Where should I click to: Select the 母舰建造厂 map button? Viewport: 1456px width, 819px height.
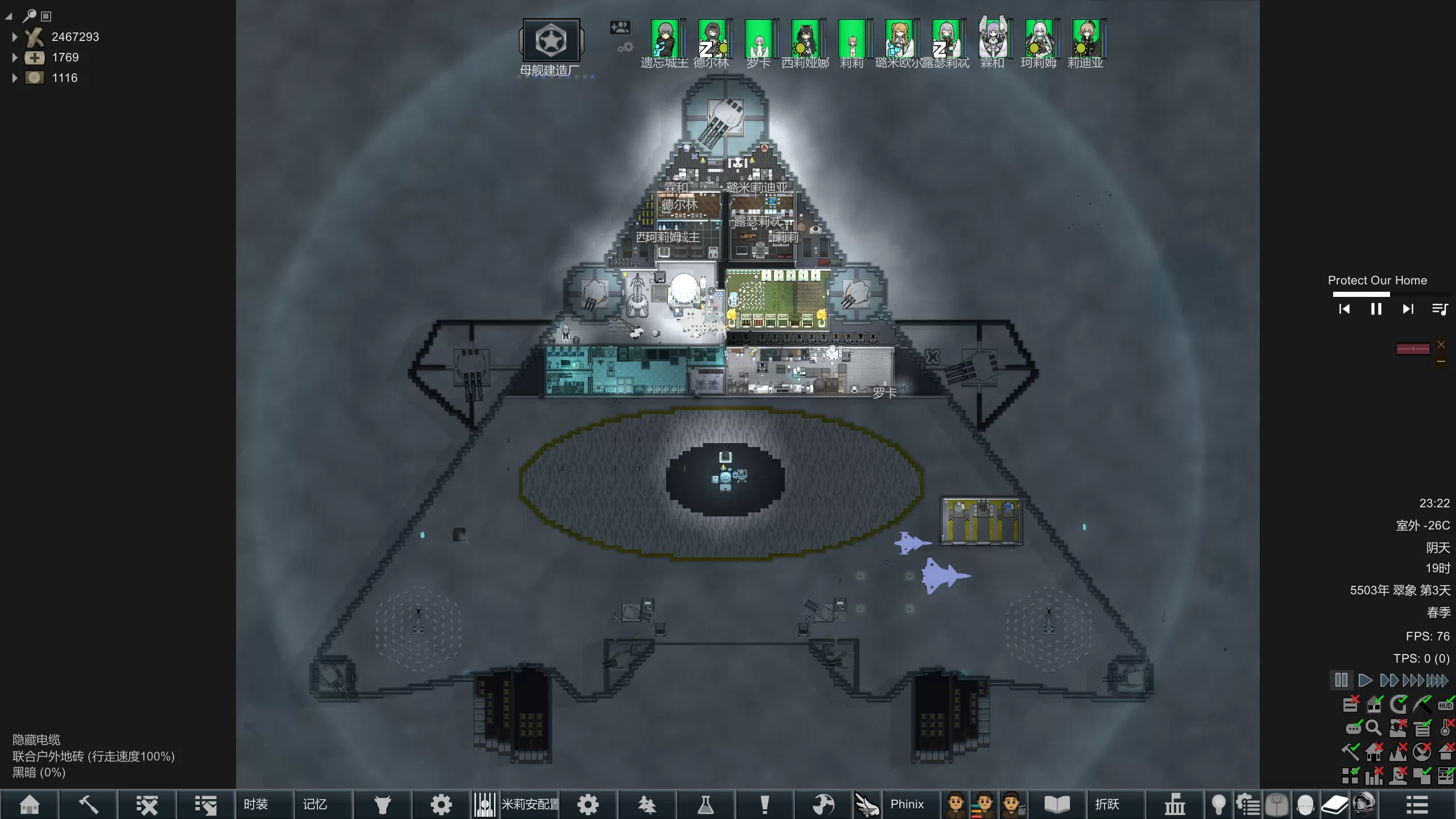tap(551, 41)
